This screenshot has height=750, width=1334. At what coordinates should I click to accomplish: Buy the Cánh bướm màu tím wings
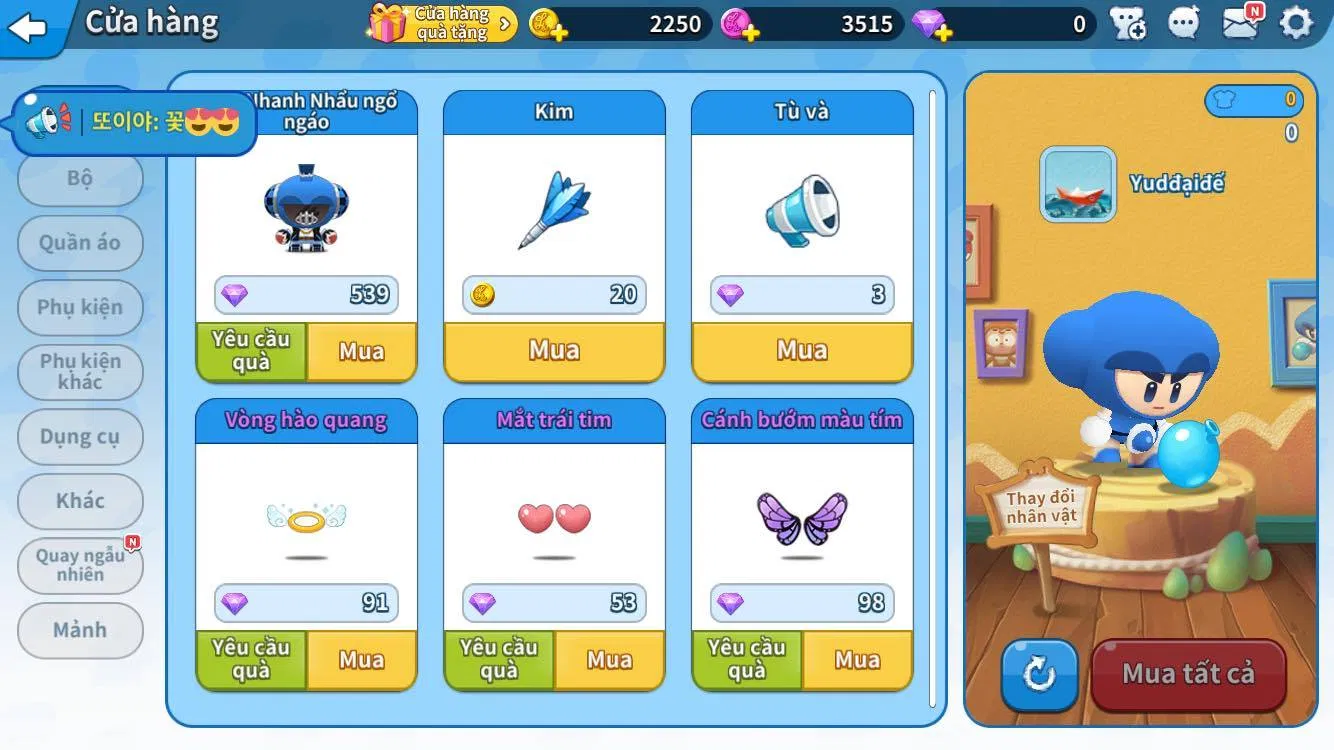tap(857, 660)
